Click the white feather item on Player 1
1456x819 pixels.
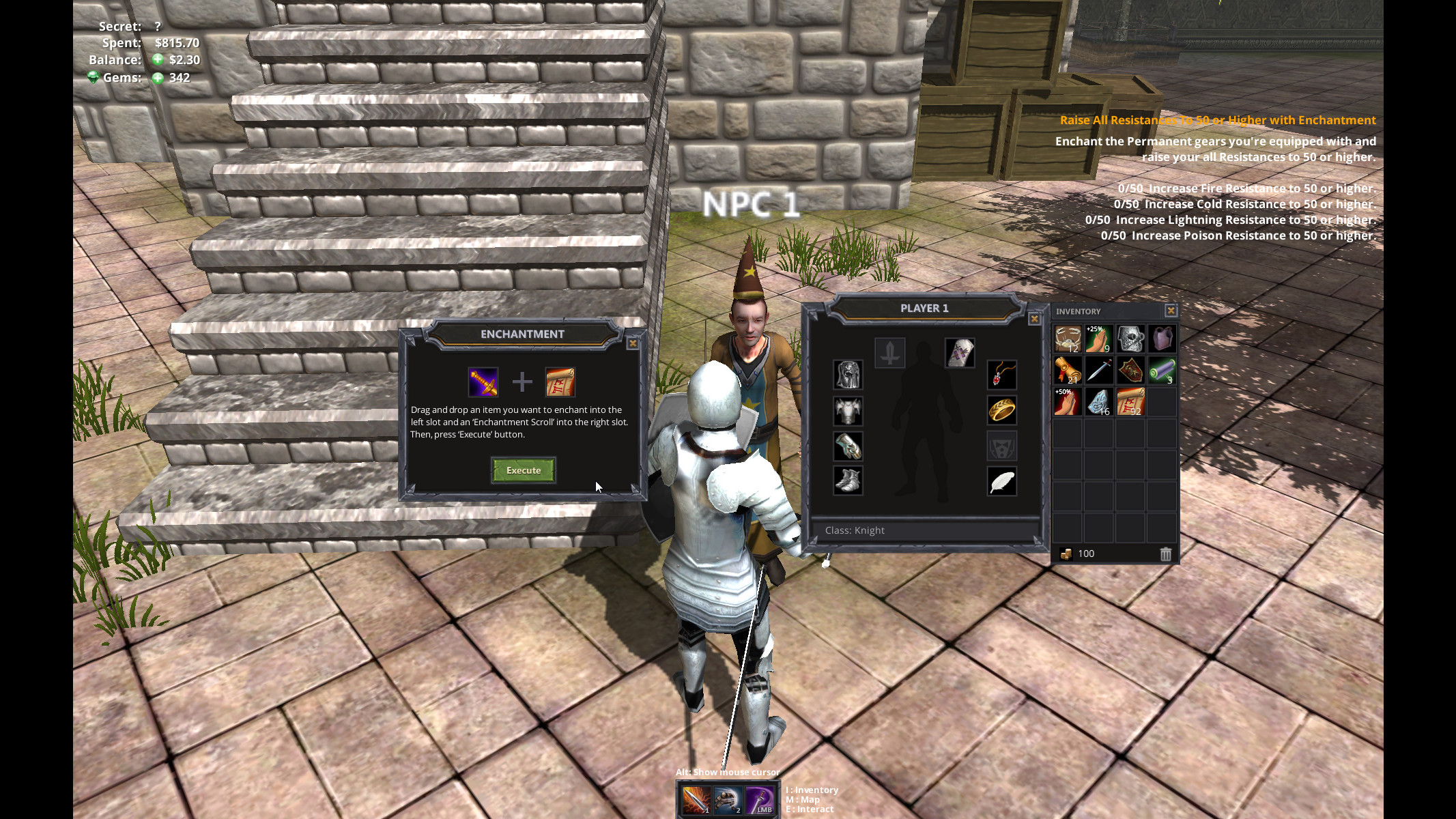(x=1001, y=481)
